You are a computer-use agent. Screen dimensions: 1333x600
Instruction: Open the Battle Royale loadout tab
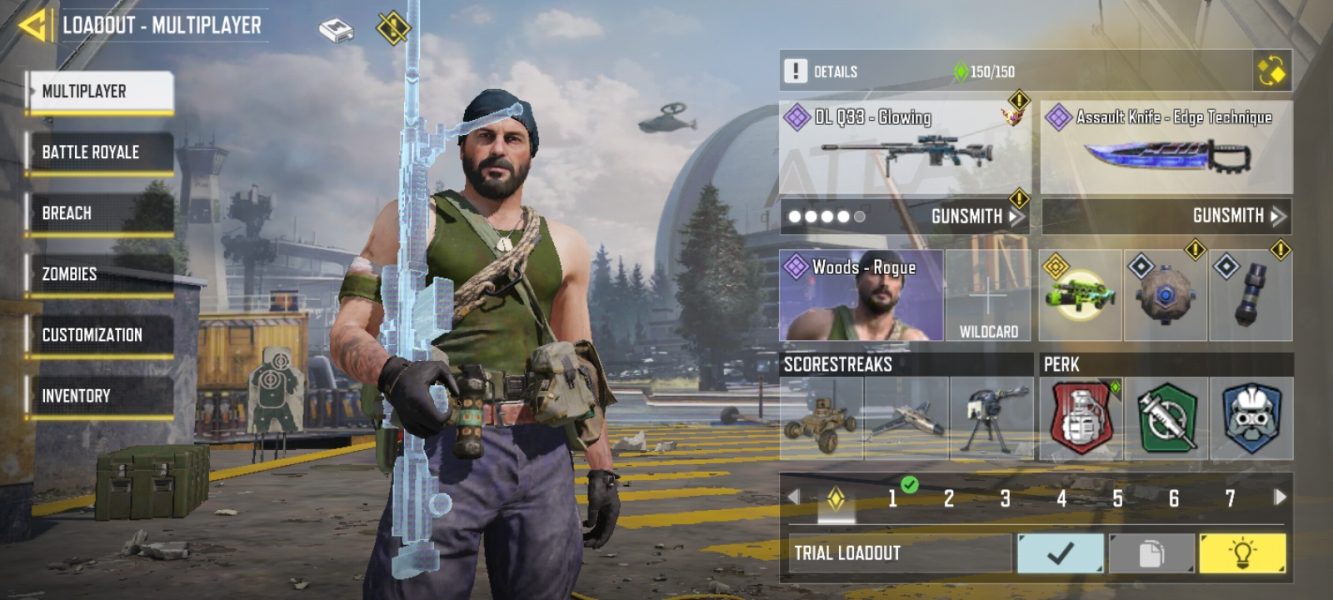tap(99, 153)
